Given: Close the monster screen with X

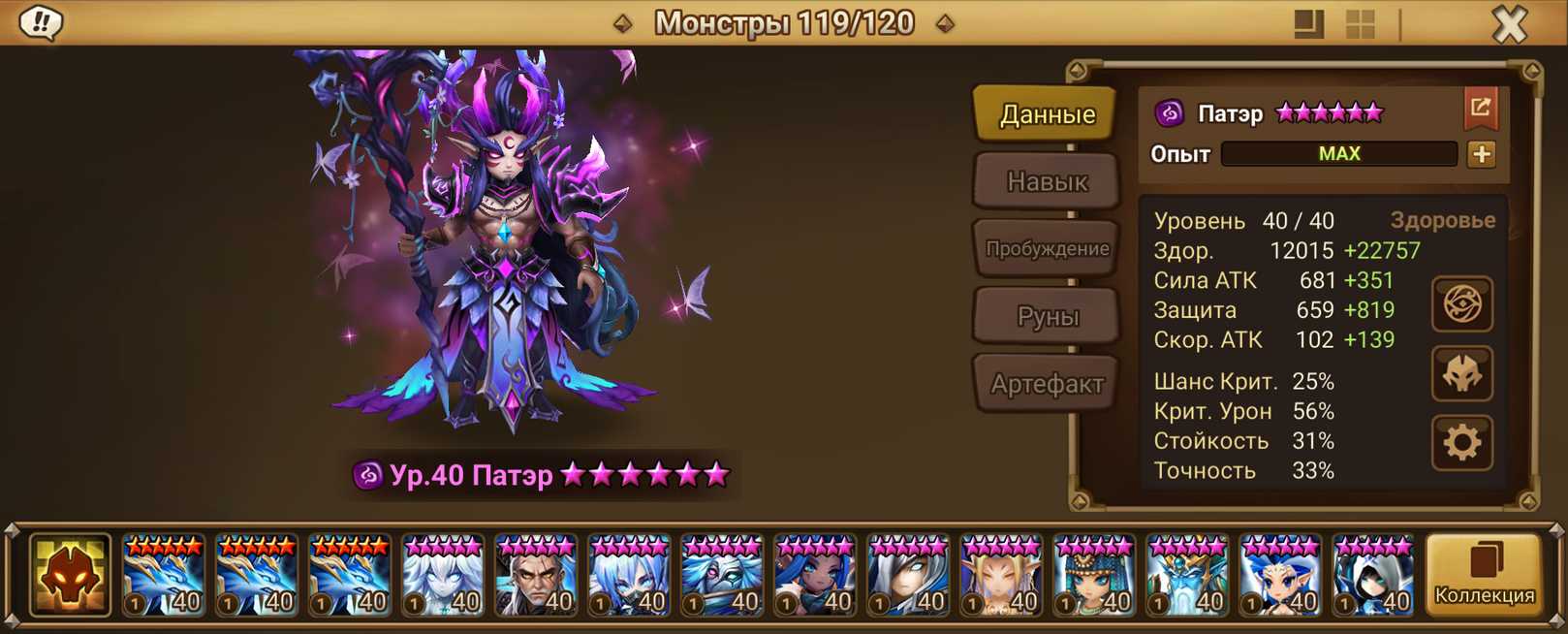Looking at the screenshot, I should (1509, 24).
